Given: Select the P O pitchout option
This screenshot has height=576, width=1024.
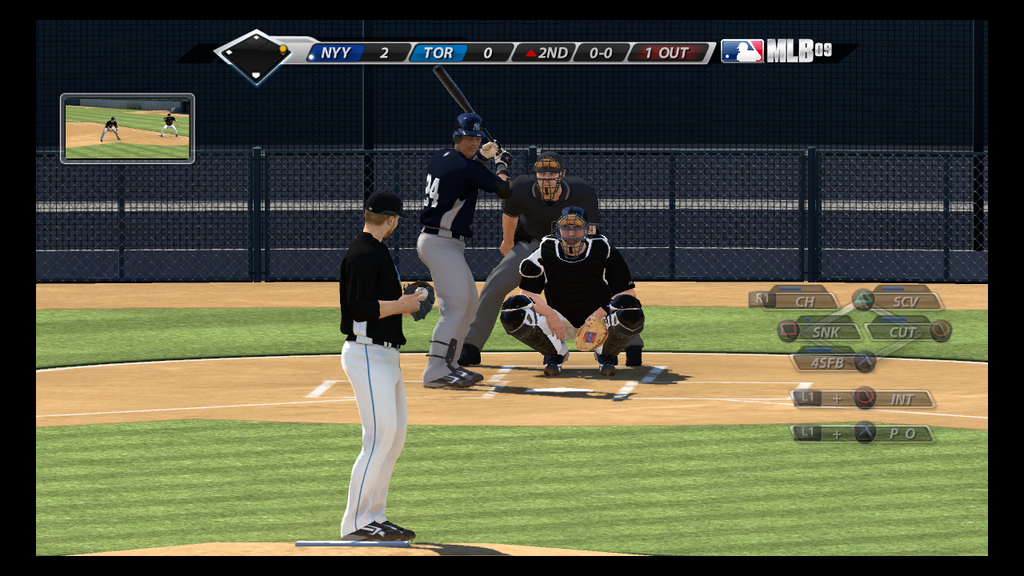Looking at the screenshot, I should 900,433.
